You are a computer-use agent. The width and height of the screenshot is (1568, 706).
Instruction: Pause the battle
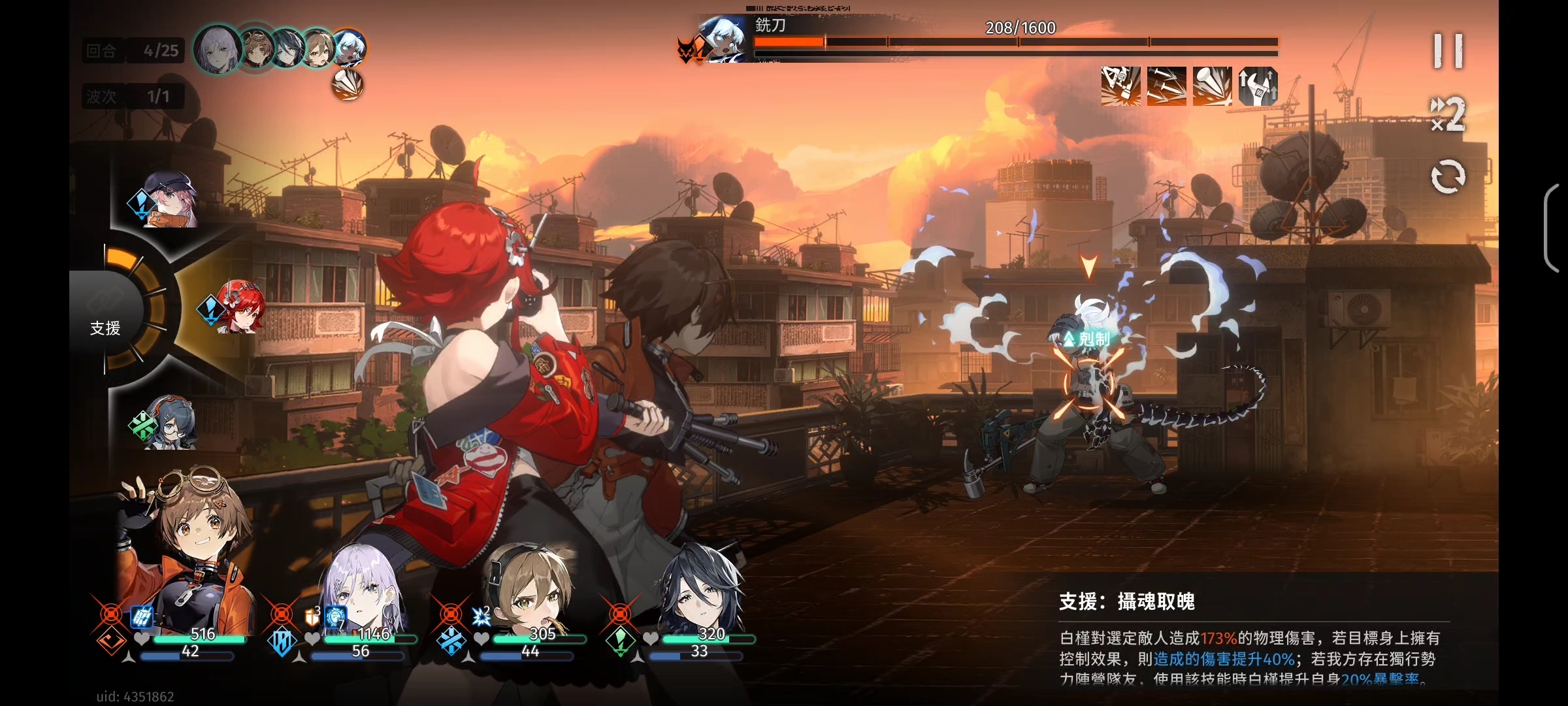click(x=1448, y=51)
